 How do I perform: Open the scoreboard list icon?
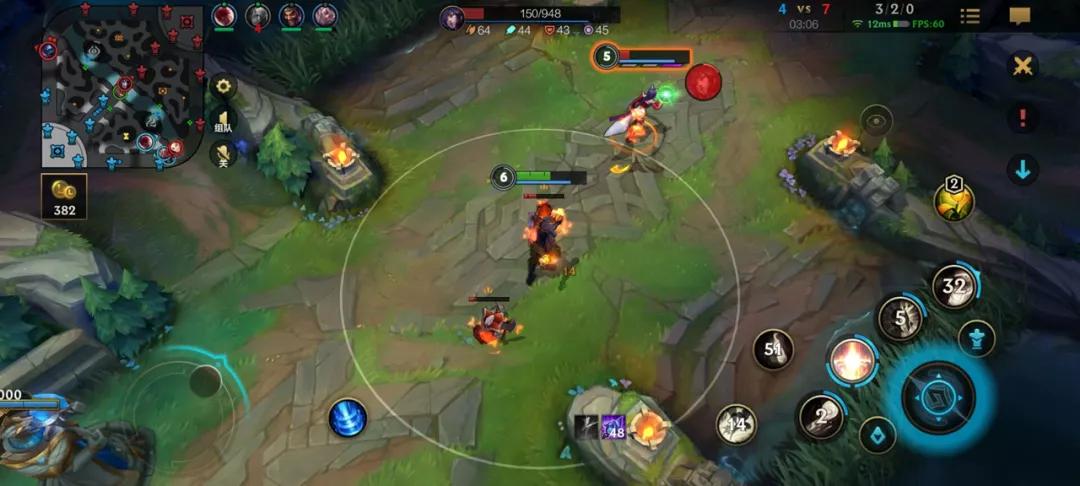click(x=970, y=16)
